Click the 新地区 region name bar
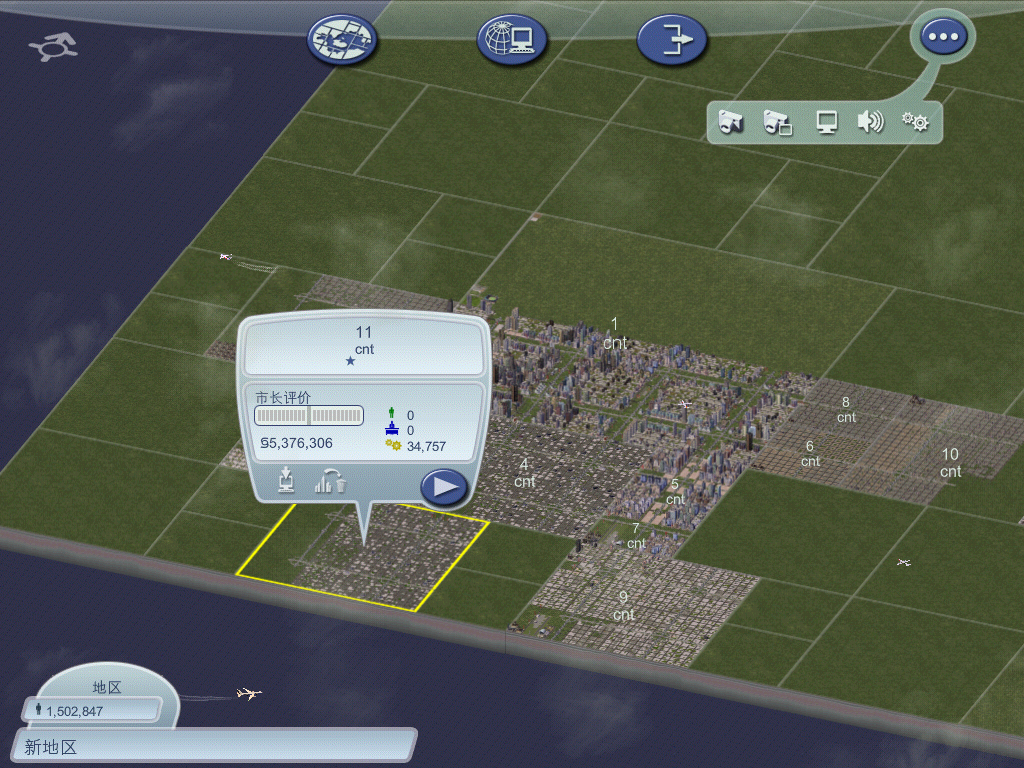The width and height of the screenshot is (1024, 768). (x=215, y=746)
